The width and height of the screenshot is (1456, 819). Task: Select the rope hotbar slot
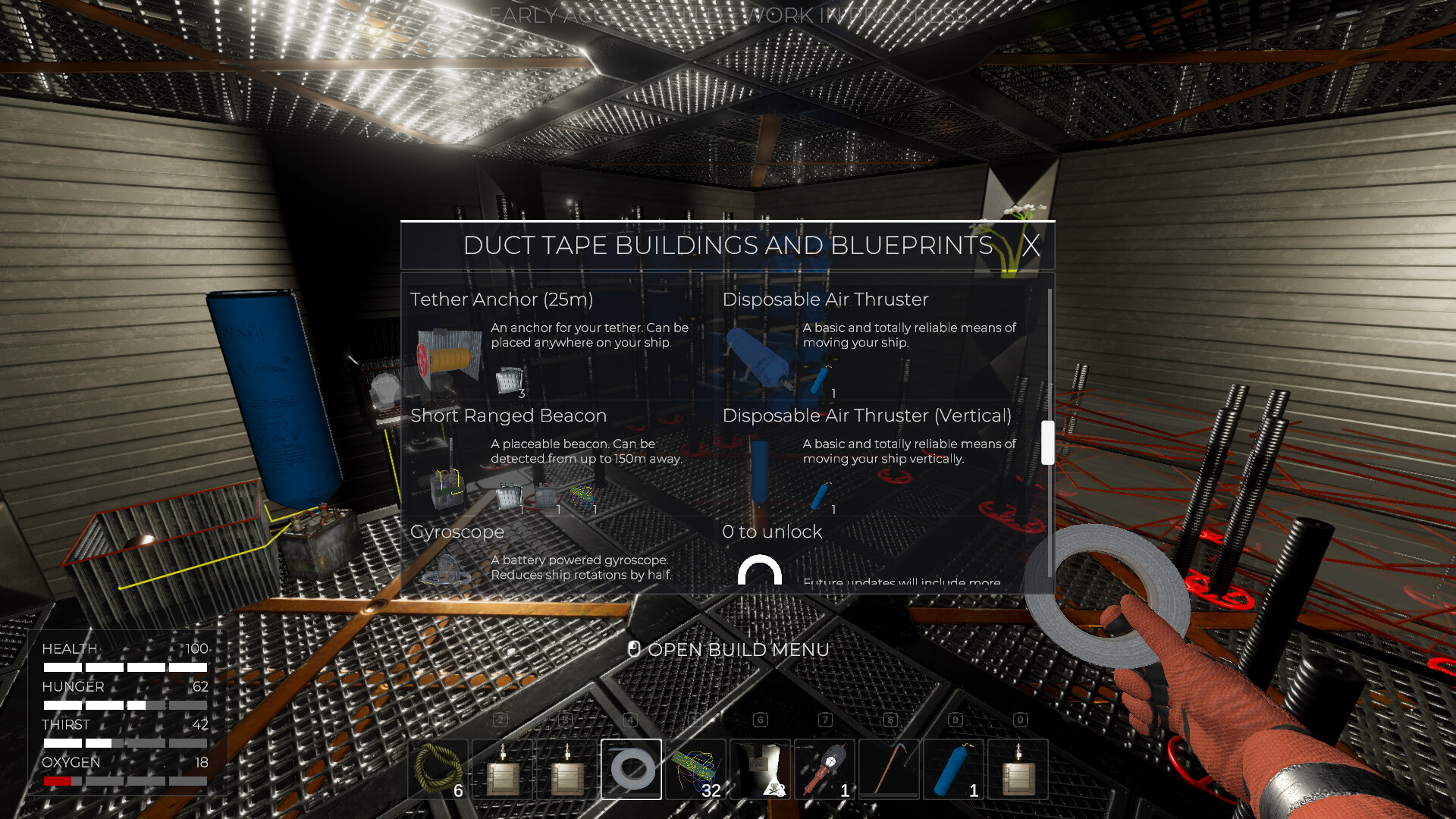pos(438,769)
